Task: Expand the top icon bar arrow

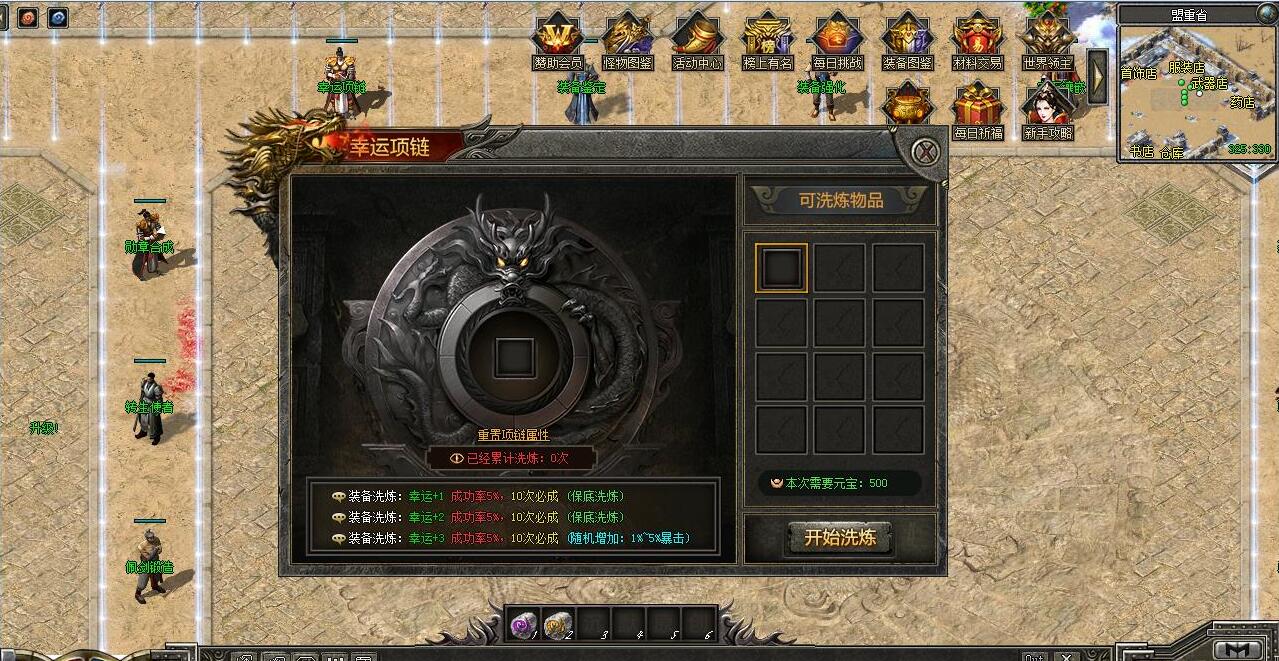Action: point(1097,75)
